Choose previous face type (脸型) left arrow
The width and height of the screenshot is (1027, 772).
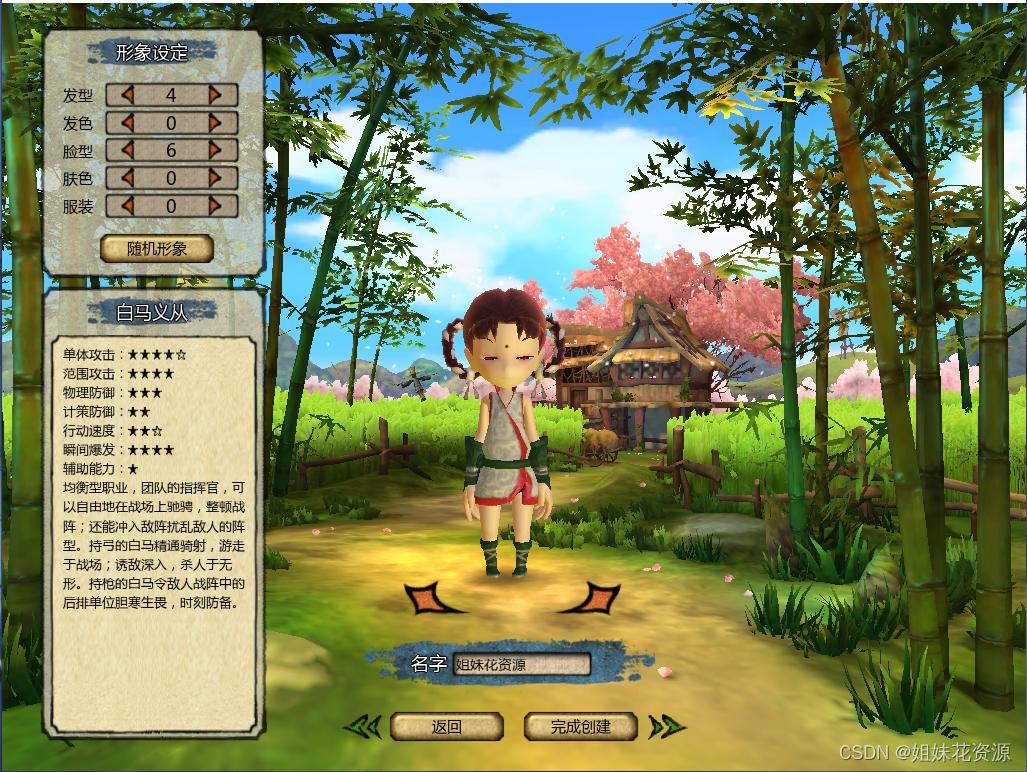(x=127, y=151)
